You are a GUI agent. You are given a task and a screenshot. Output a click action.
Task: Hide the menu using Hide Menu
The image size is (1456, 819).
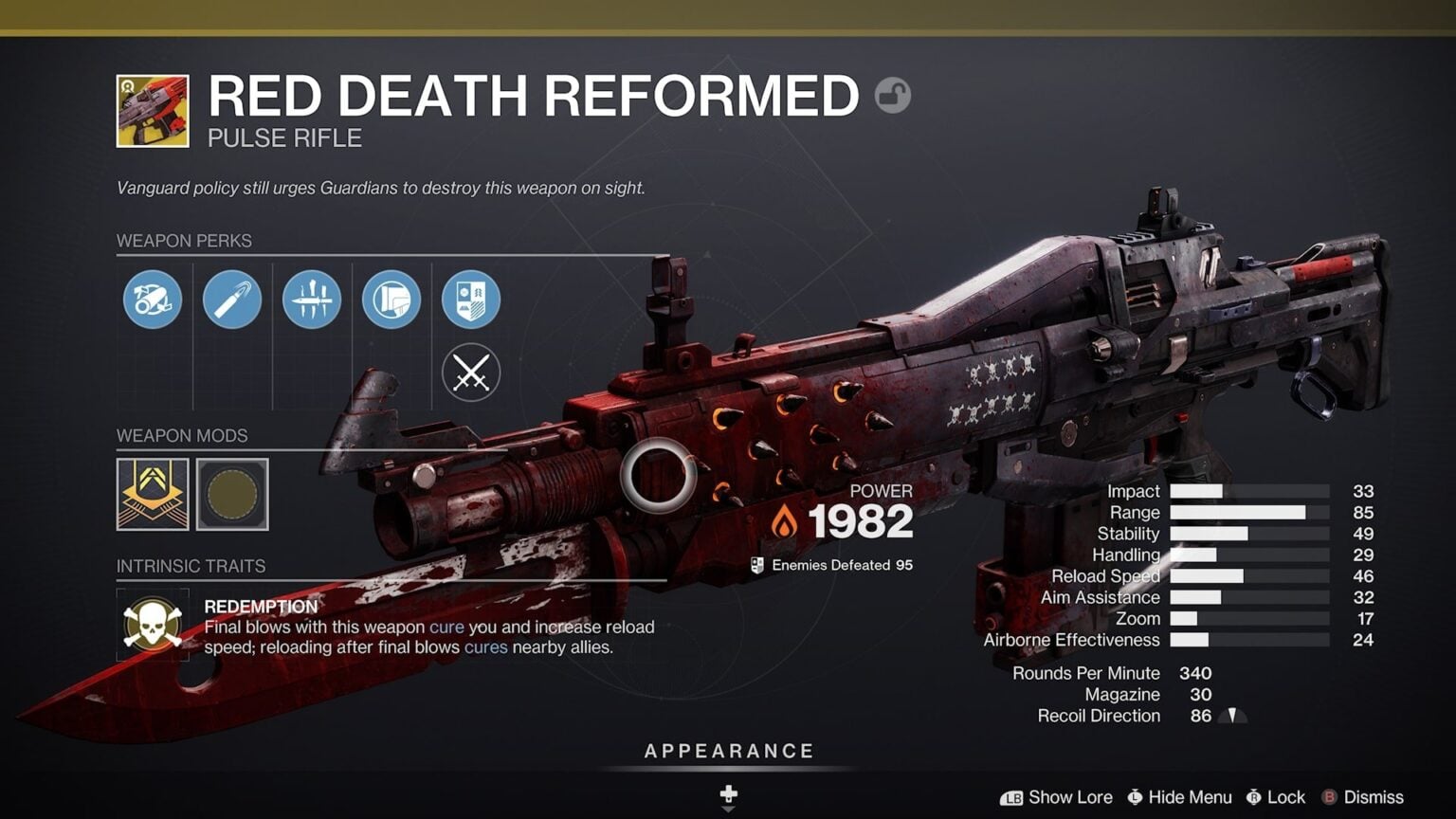1178,797
